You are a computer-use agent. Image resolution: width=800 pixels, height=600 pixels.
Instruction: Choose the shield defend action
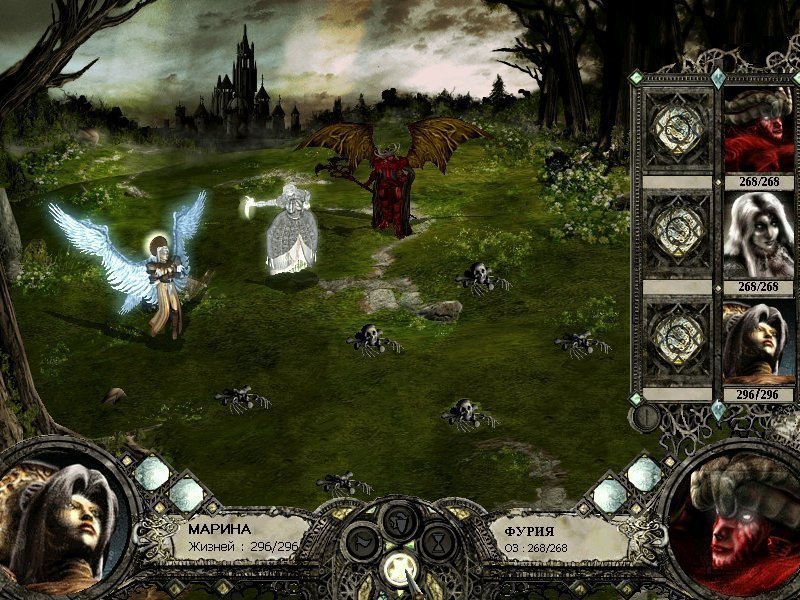(x=401, y=521)
